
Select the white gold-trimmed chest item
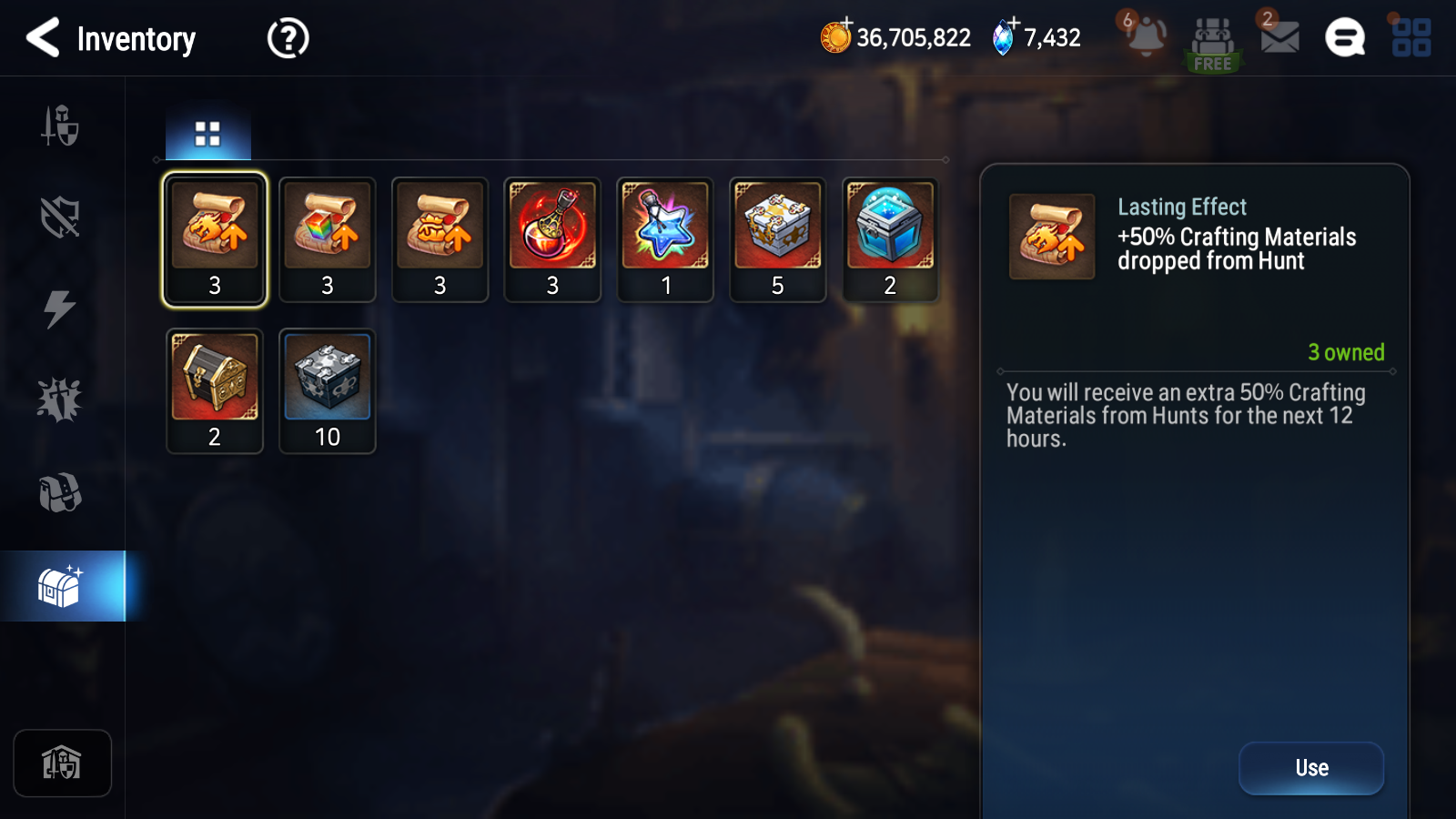(778, 238)
